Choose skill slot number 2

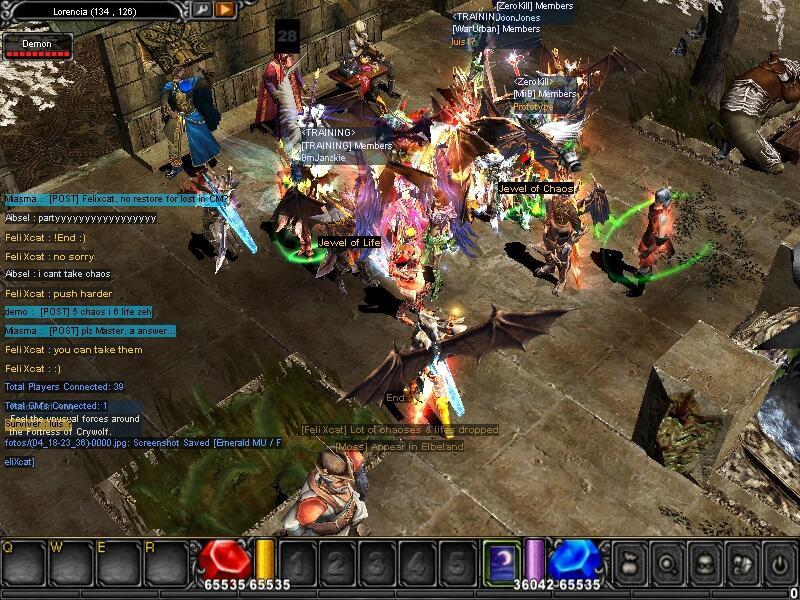[338, 562]
